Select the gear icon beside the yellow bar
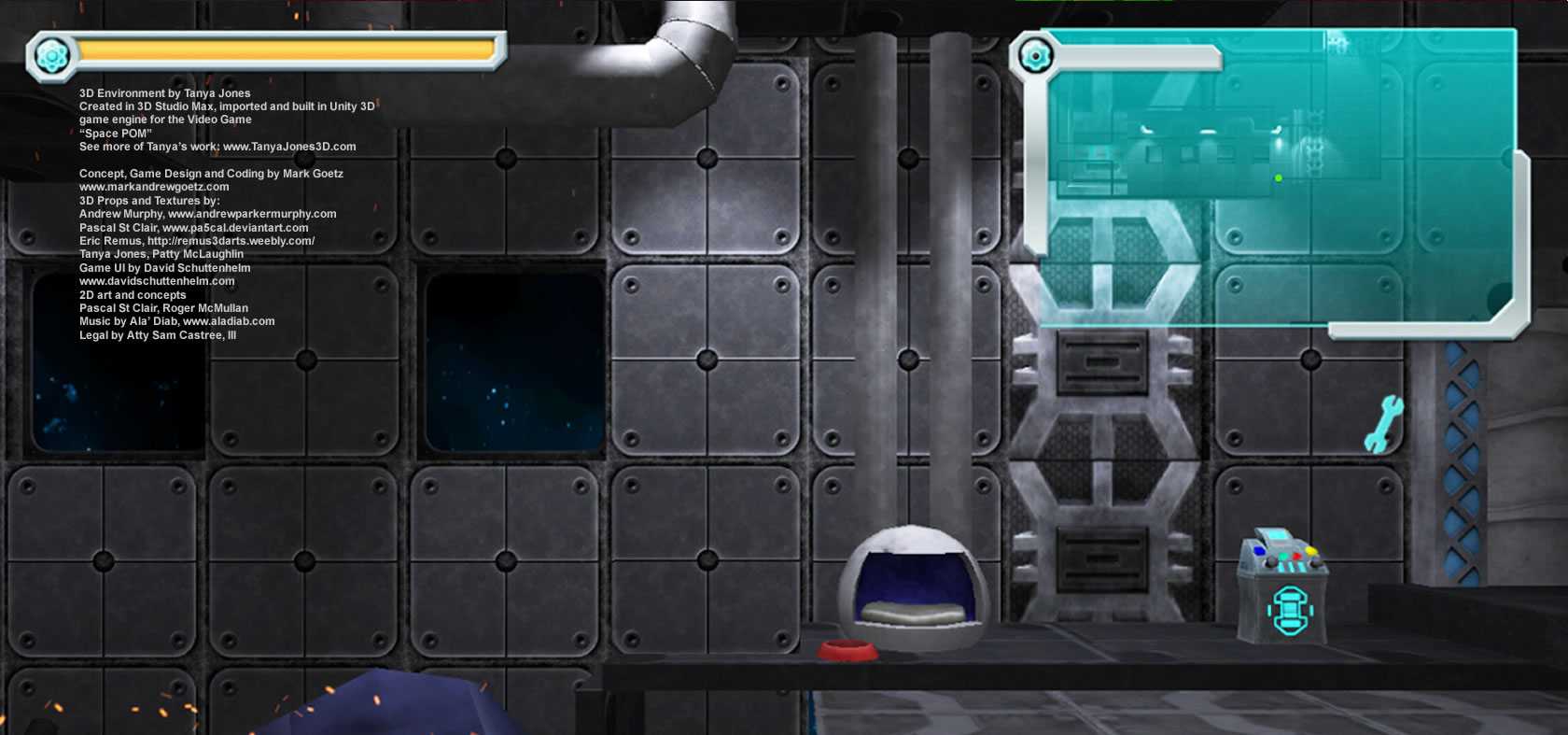The width and height of the screenshot is (1568, 735). tap(51, 56)
